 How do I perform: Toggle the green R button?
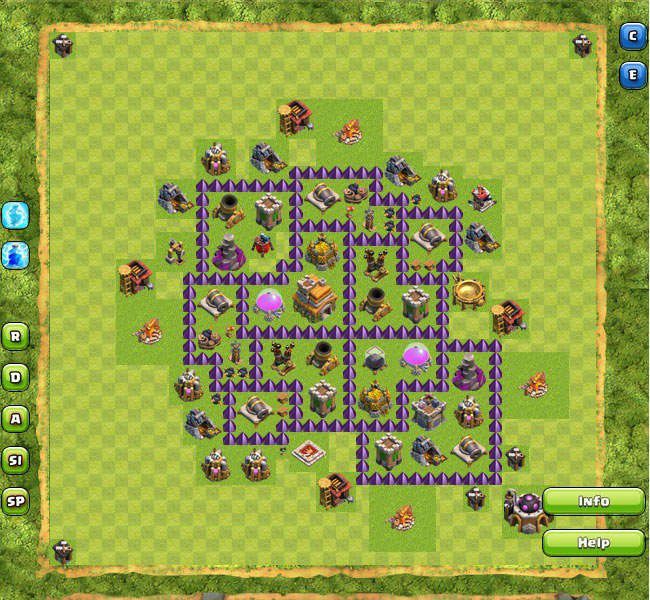coord(15,336)
